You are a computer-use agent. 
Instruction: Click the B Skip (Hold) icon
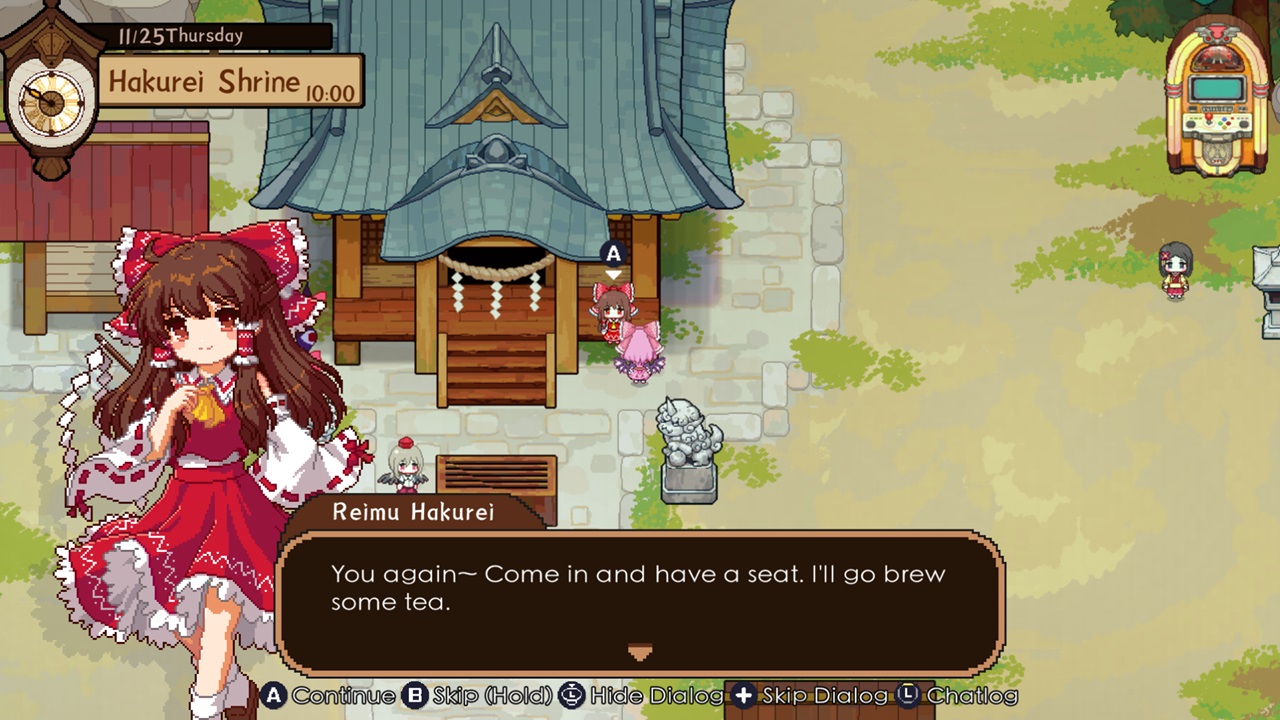click(414, 696)
